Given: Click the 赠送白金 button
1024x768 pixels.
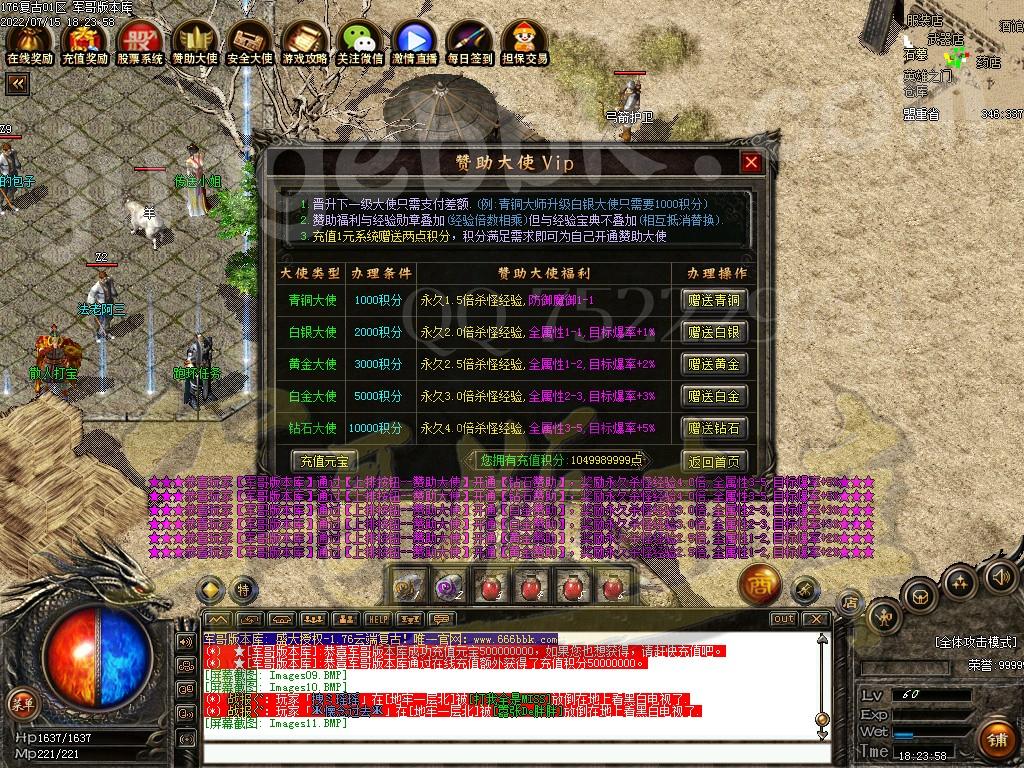Looking at the screenshot, I should [x=714, y=396].
